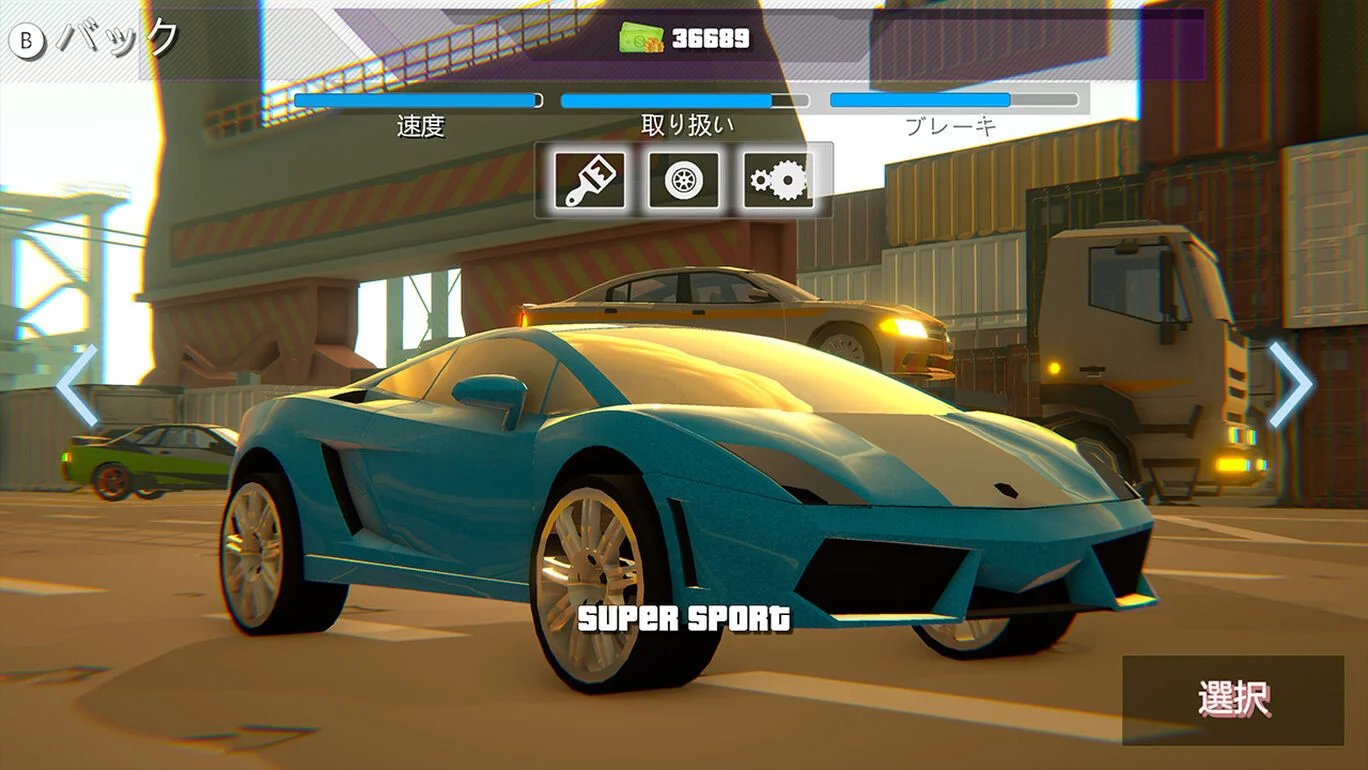Show the next car with right arrow
The image size is (1368, 770).
click(1290, 385)
